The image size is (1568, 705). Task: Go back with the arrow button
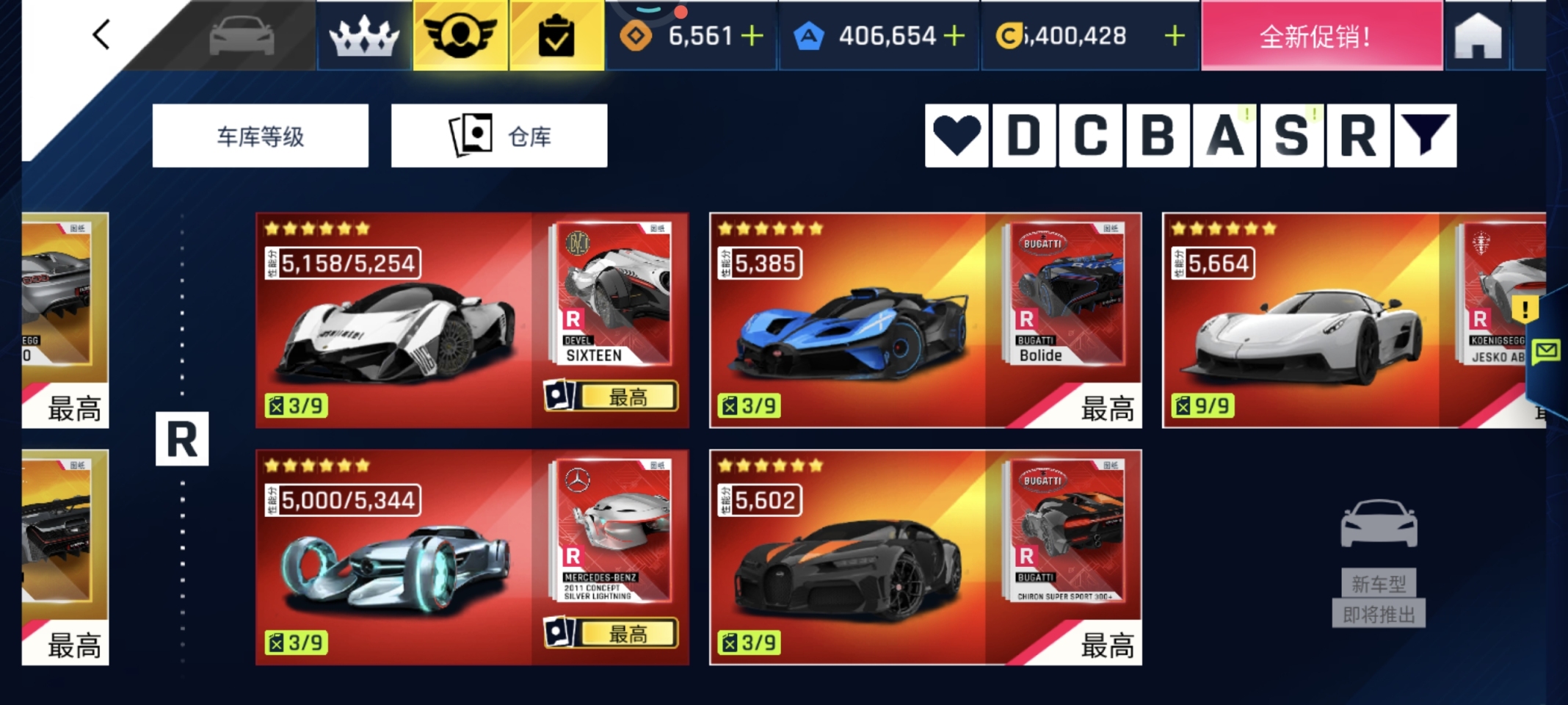101,35
